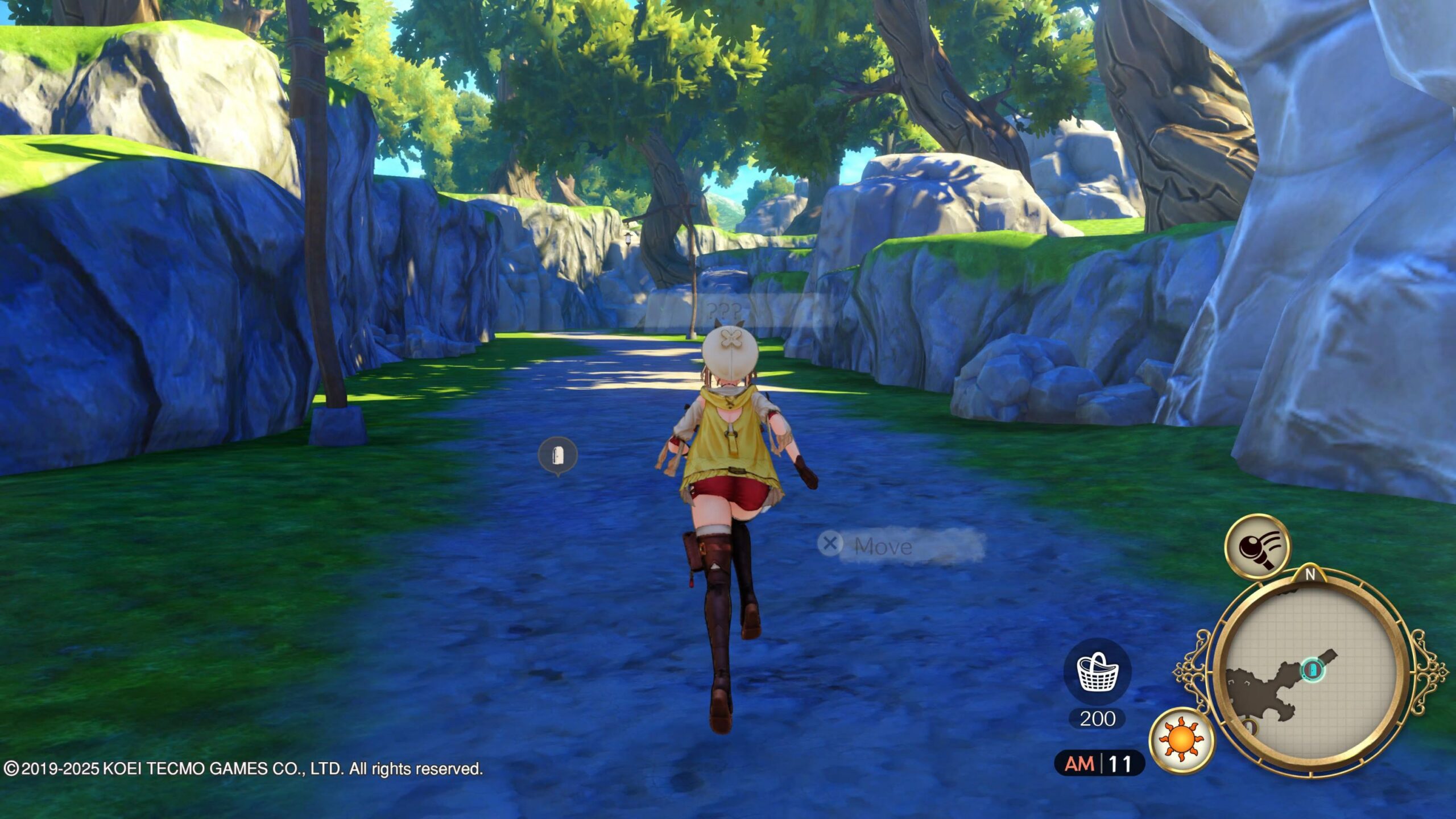Select the door waypoint bubble on path

pyautogui.click(x=557, y=455)
